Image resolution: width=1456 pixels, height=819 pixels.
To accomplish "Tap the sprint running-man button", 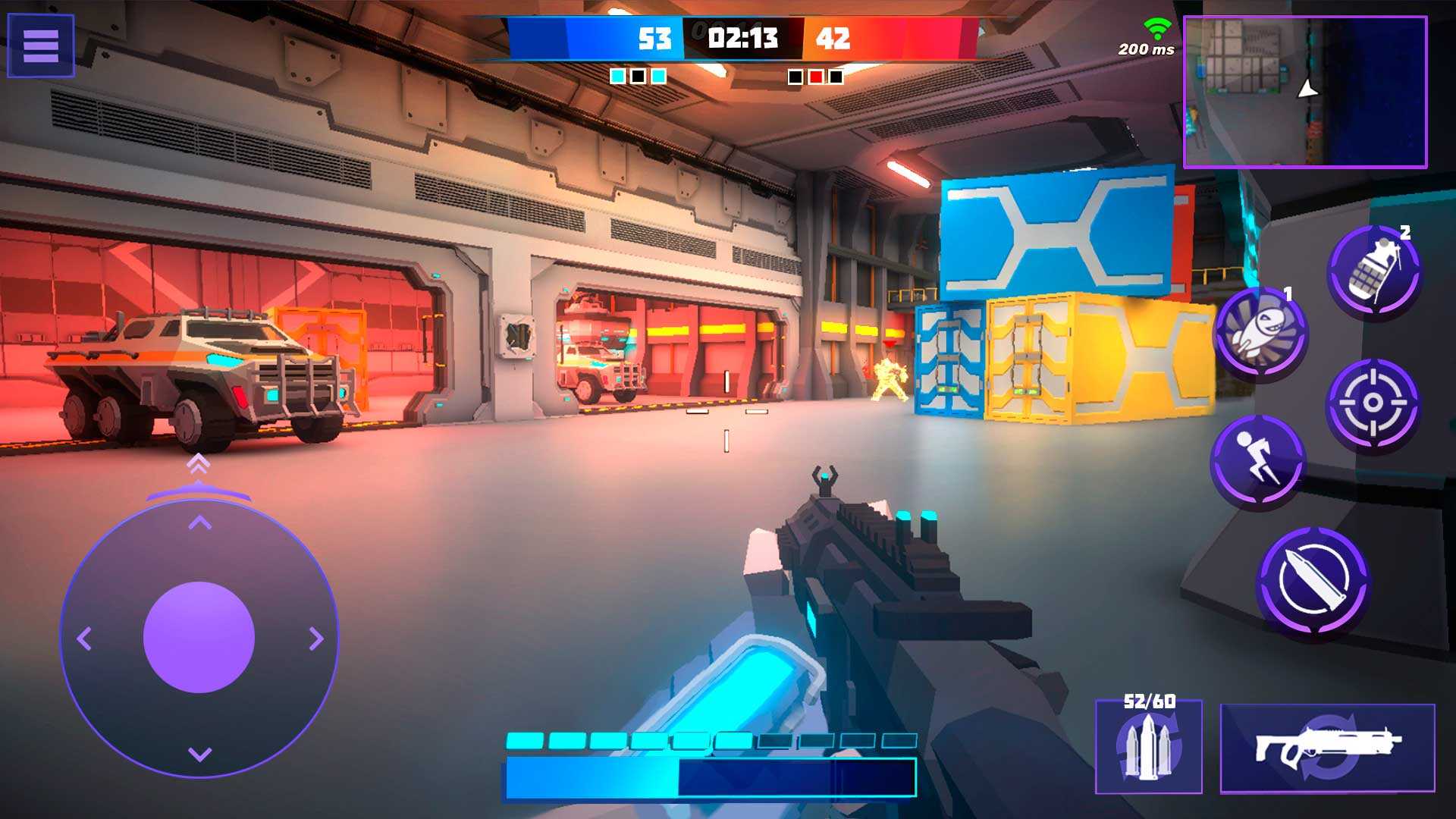I will [1257, 460].
